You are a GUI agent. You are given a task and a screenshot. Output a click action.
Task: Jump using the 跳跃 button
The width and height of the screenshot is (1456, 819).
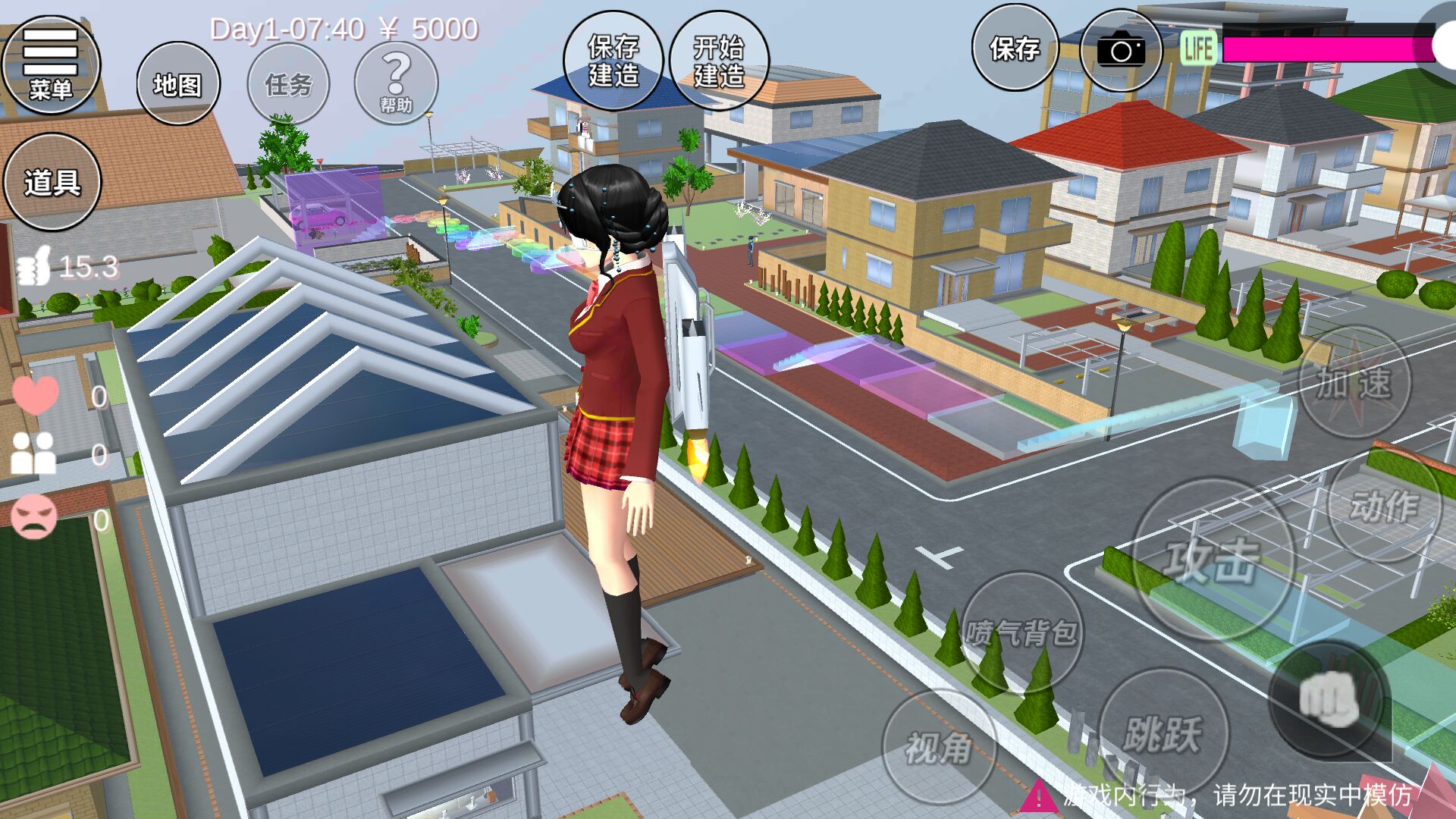(1163, 733)
